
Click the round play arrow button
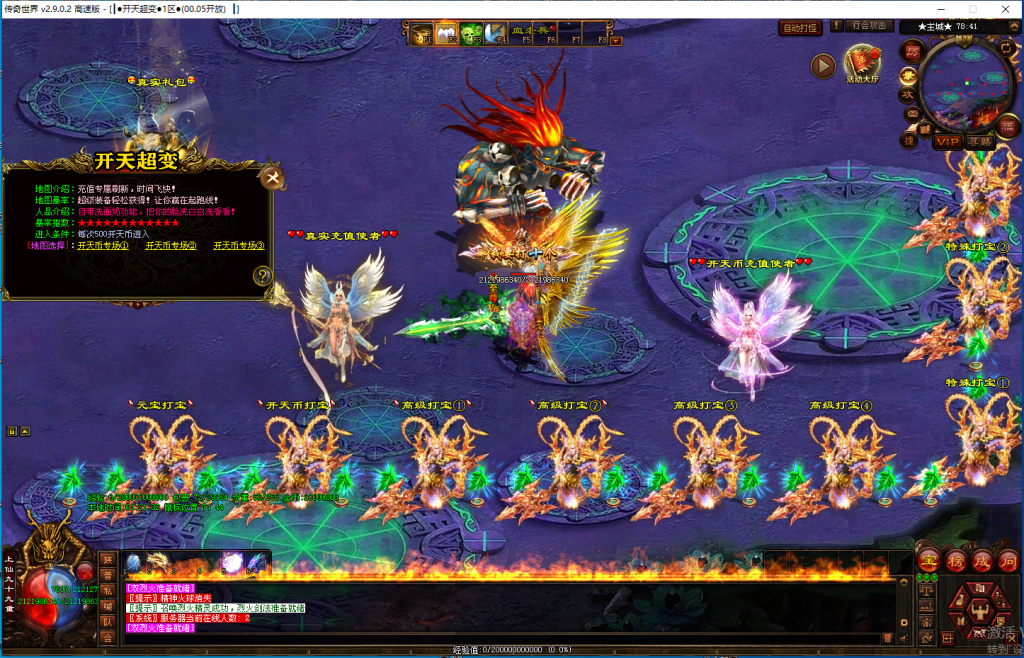click(822, 66)
